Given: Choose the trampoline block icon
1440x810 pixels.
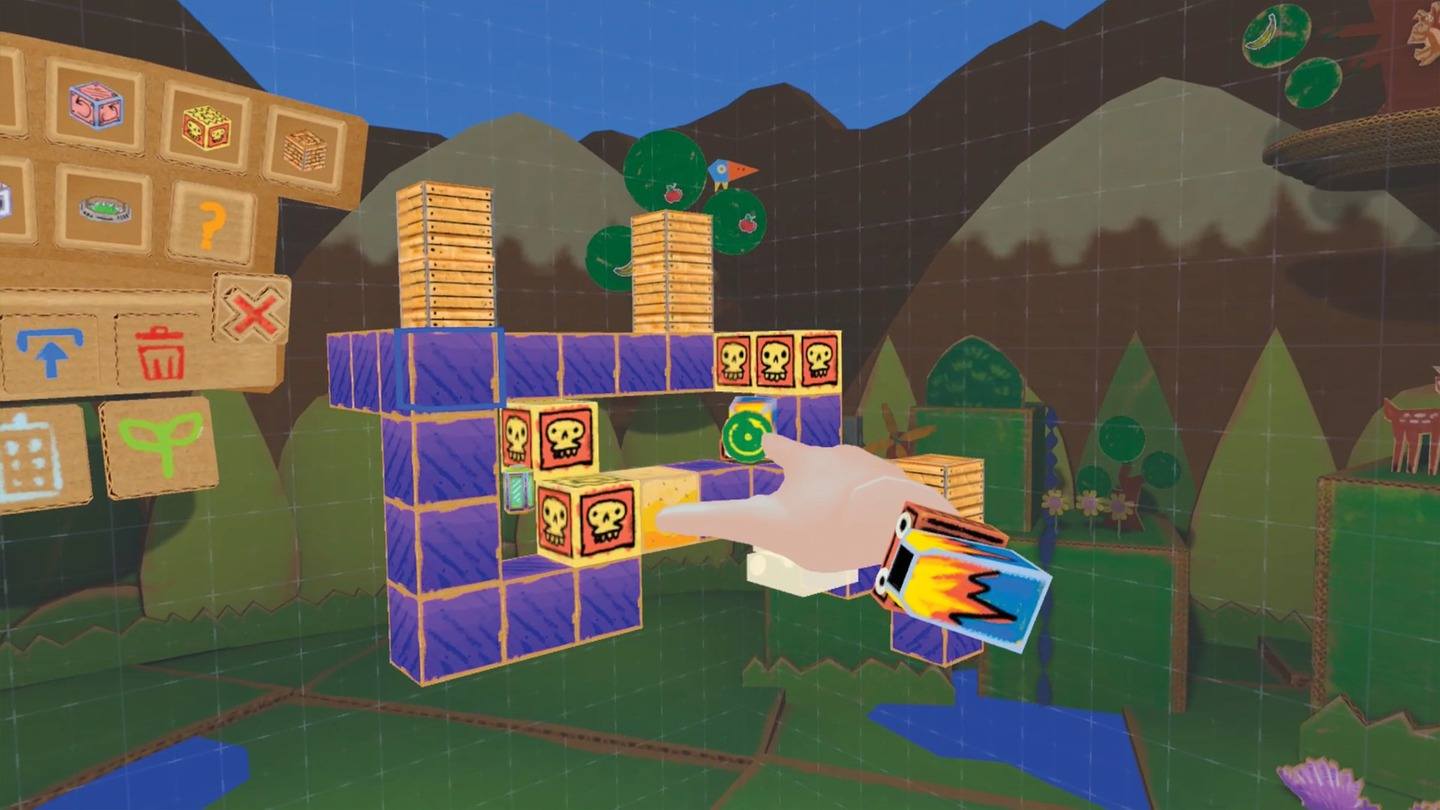Looking at the screenshot, I should click(x=105, y=210).
